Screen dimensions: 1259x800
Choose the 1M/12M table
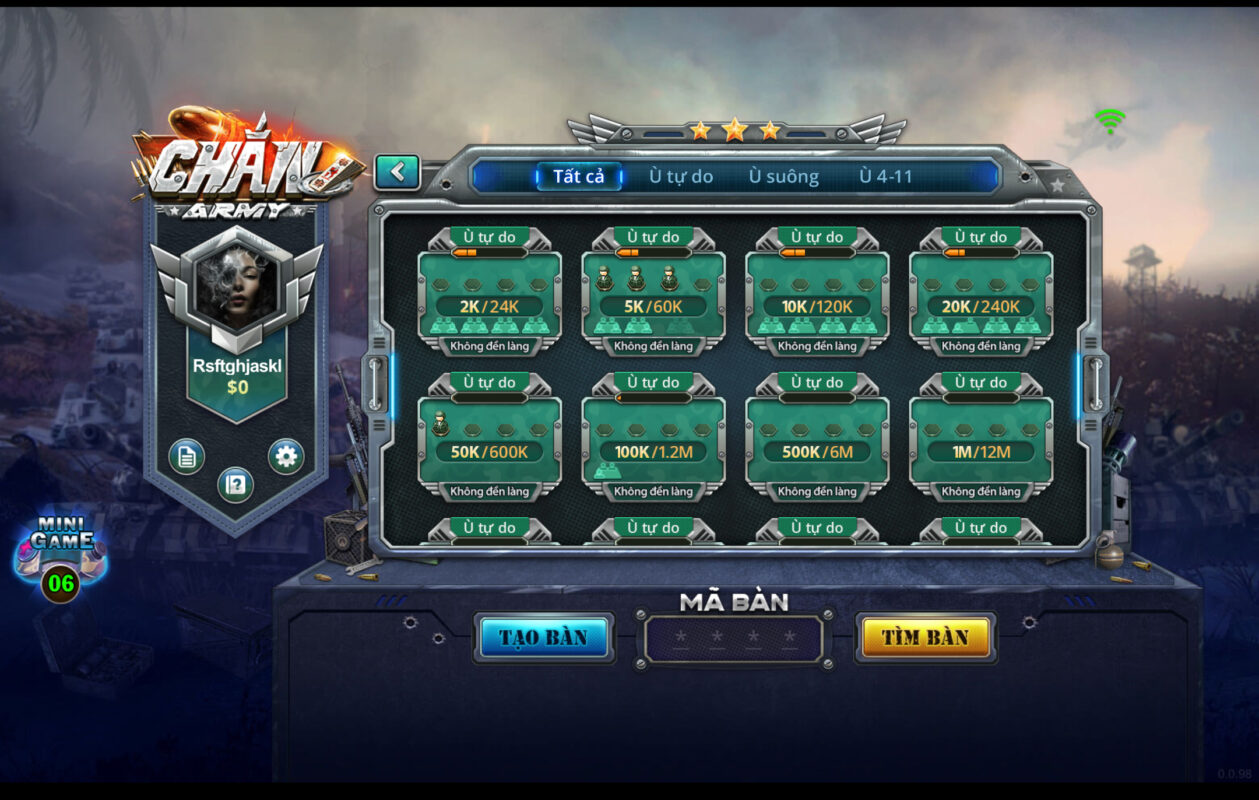tap(981, 440)
